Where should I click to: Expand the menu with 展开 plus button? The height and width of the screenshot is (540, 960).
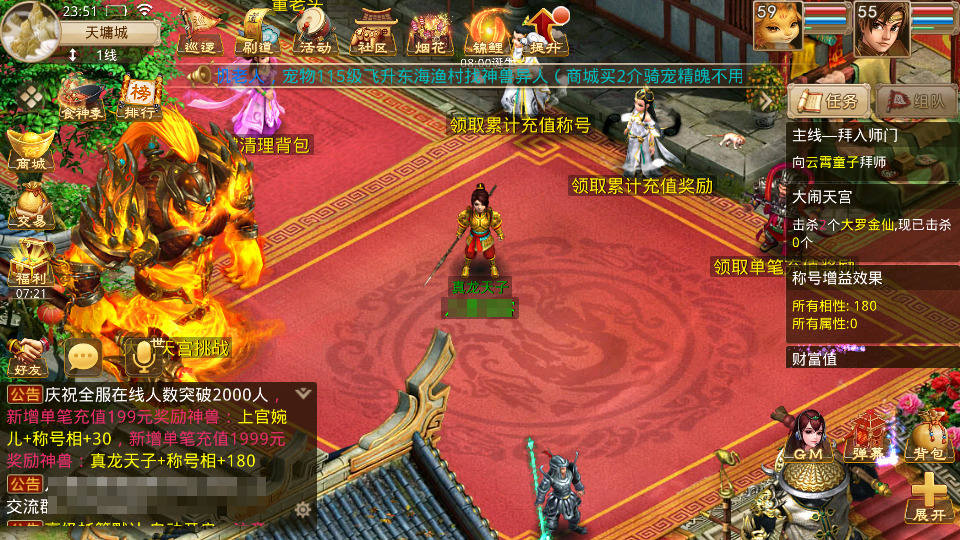(x=928, y=497)
